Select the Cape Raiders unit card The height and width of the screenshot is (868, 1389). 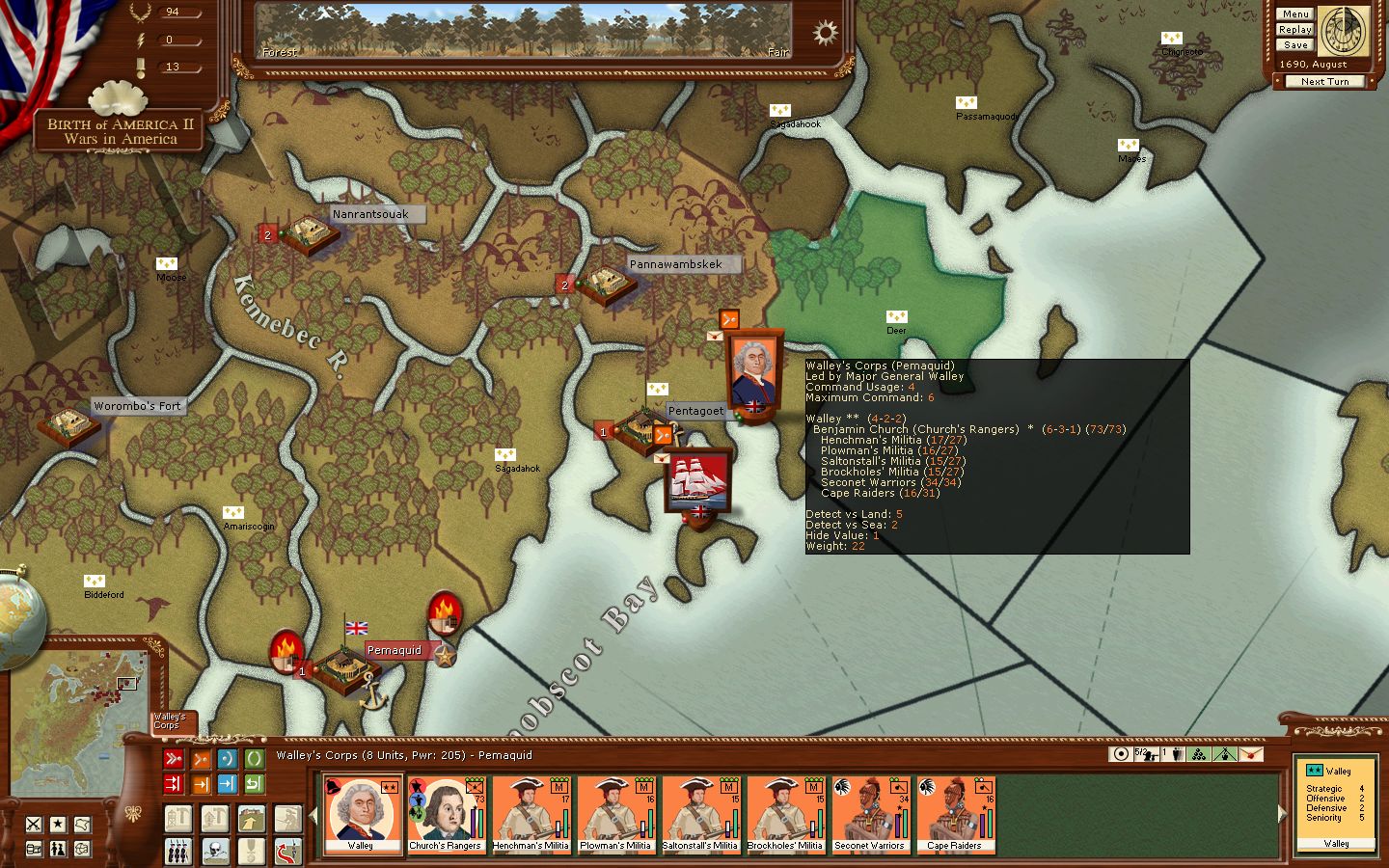(955, 815)
